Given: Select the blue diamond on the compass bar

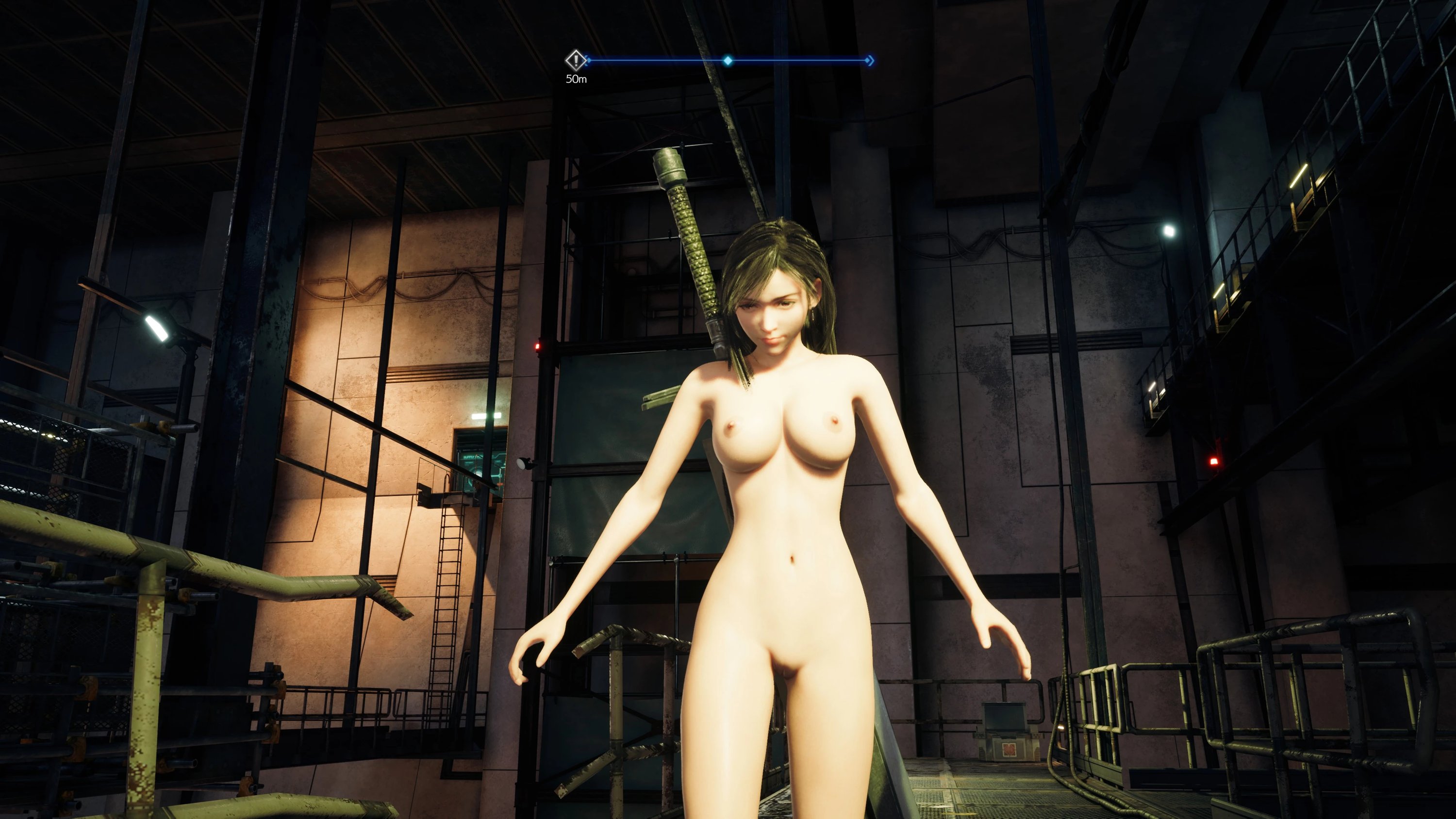Looking at the screenshot, I should pyautogui.click(x=728, y=61).
